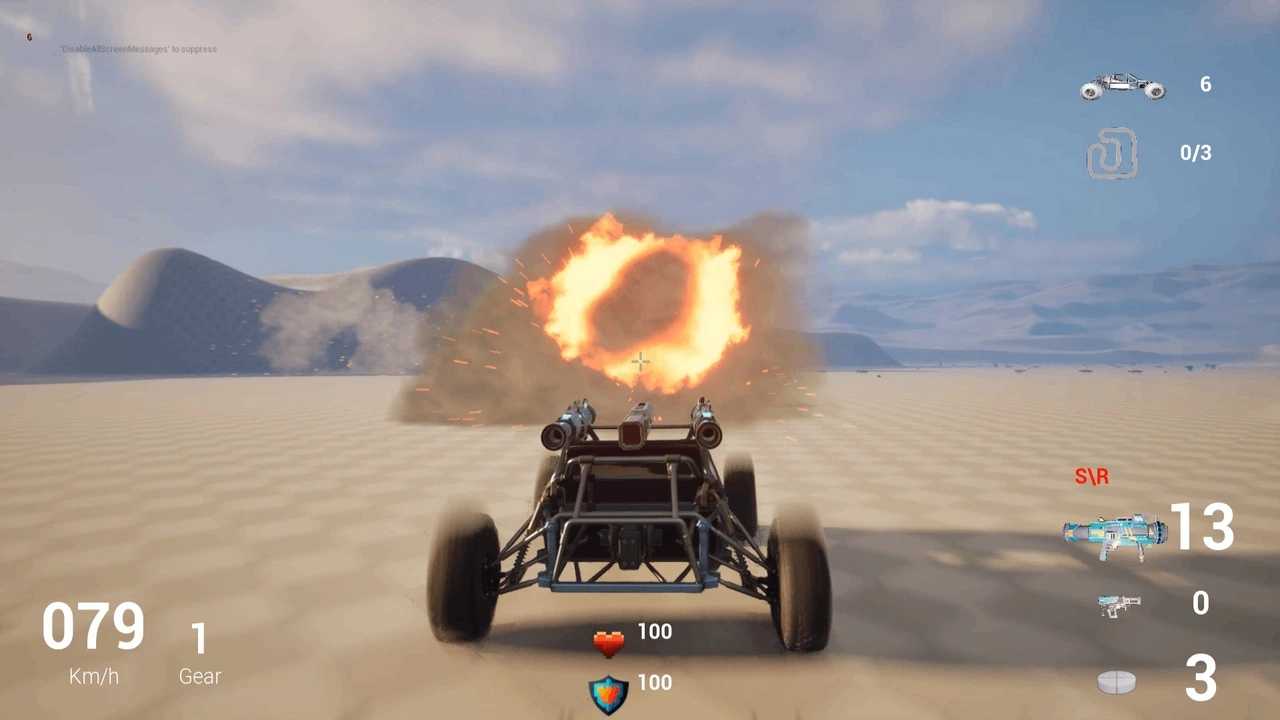Click the buggy vehicle icon

click(x=1123, y=86)
